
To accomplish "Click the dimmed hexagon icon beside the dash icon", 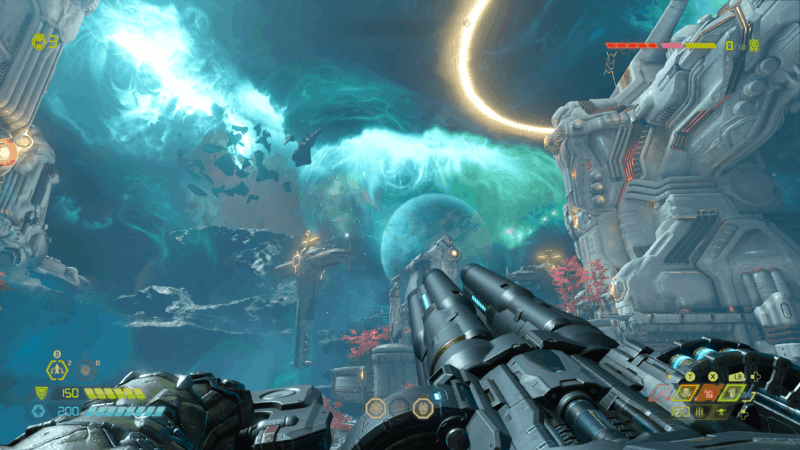I will point(86,371).
